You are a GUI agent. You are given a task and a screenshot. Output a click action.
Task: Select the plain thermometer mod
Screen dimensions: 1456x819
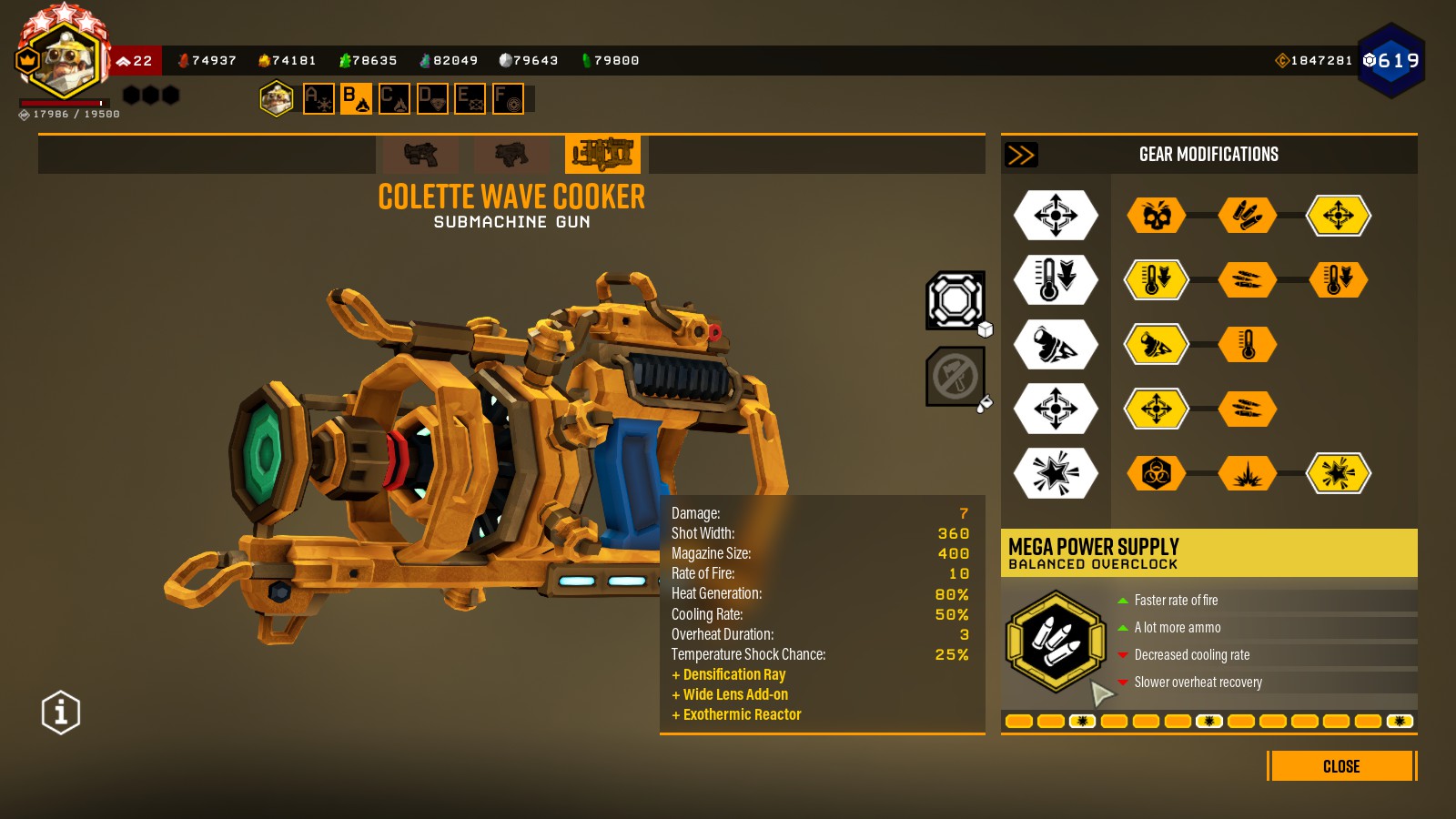tap(1248, 345)
